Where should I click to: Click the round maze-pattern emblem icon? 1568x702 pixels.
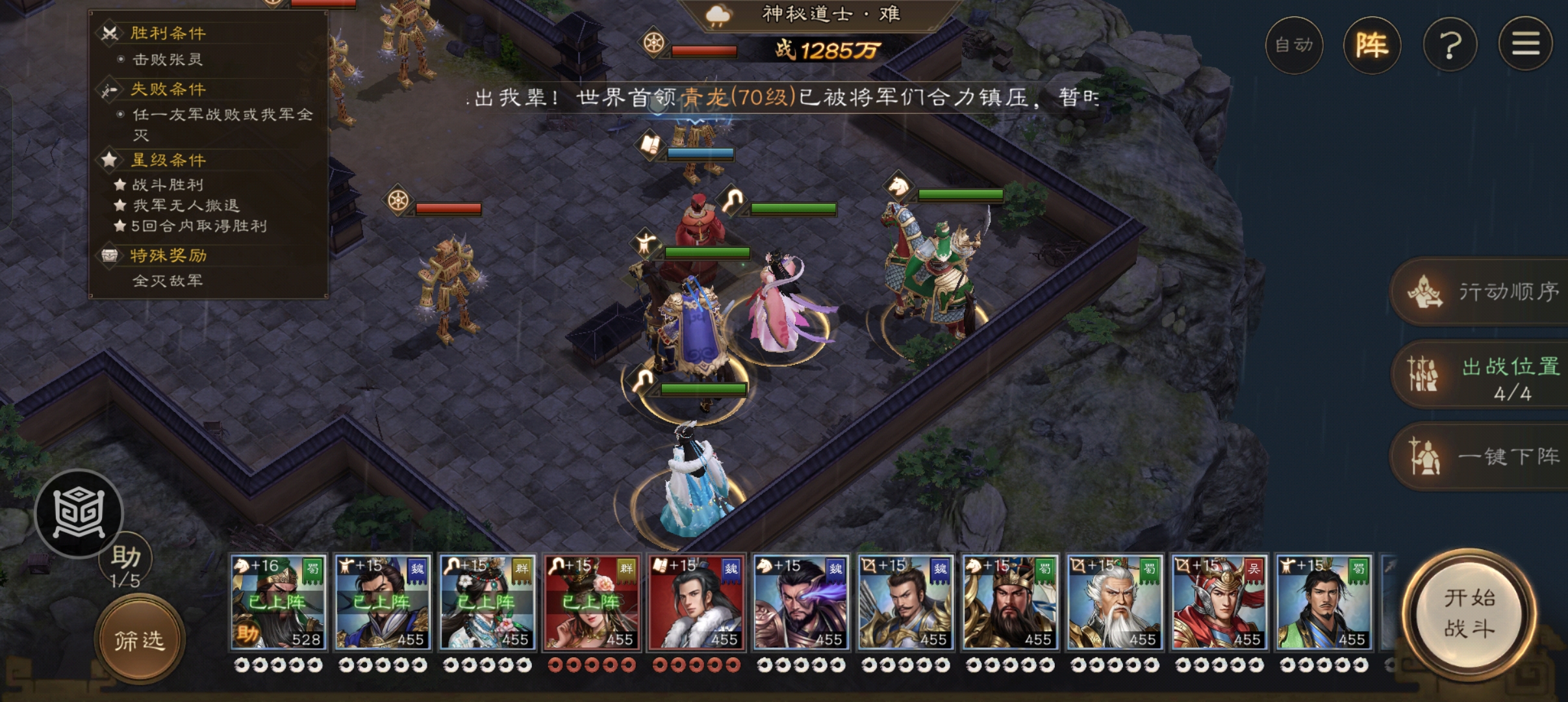(79, 513)
